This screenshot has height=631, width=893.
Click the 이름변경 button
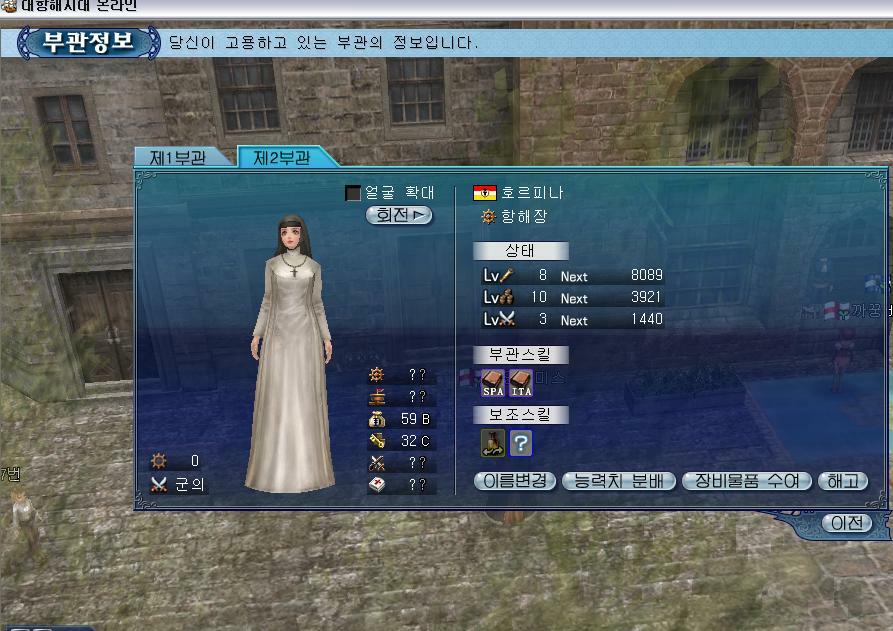515,481
